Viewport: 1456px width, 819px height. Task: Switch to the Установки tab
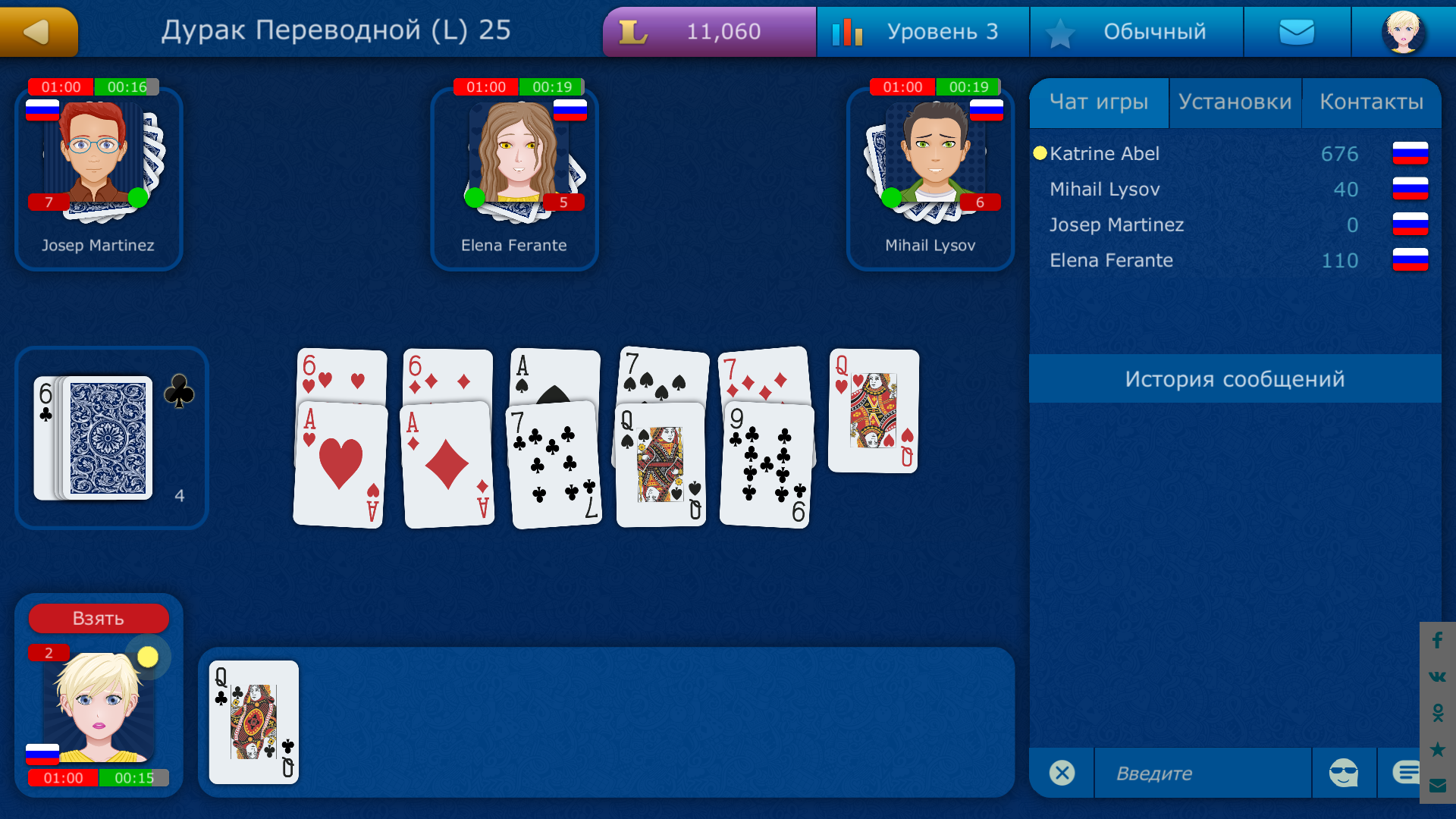(1235, 101)
